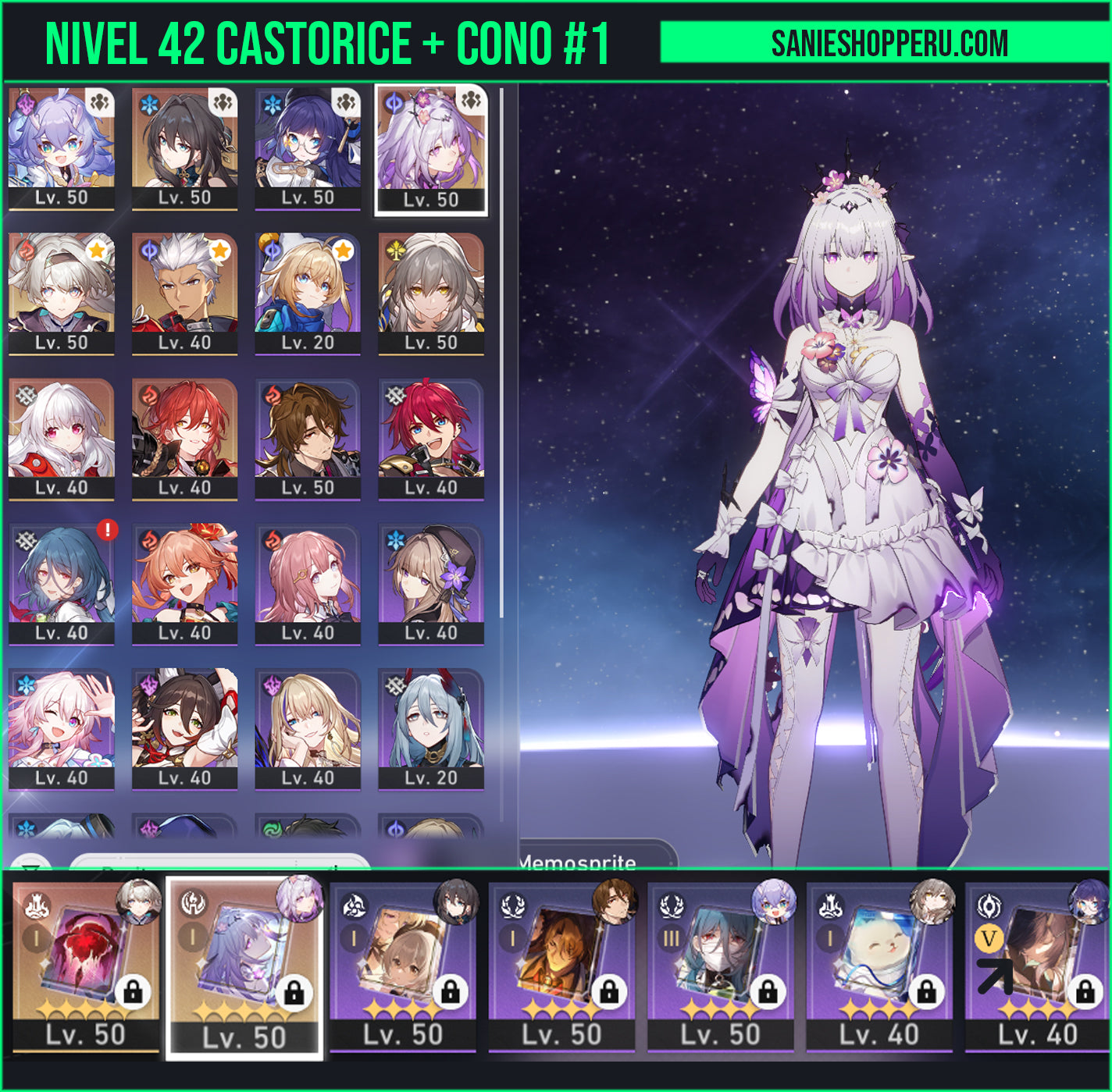The width and height of the screenshot is (1112, 1092).
Task: Select Clara with white hair and red coat
Action: coord(61,438)
